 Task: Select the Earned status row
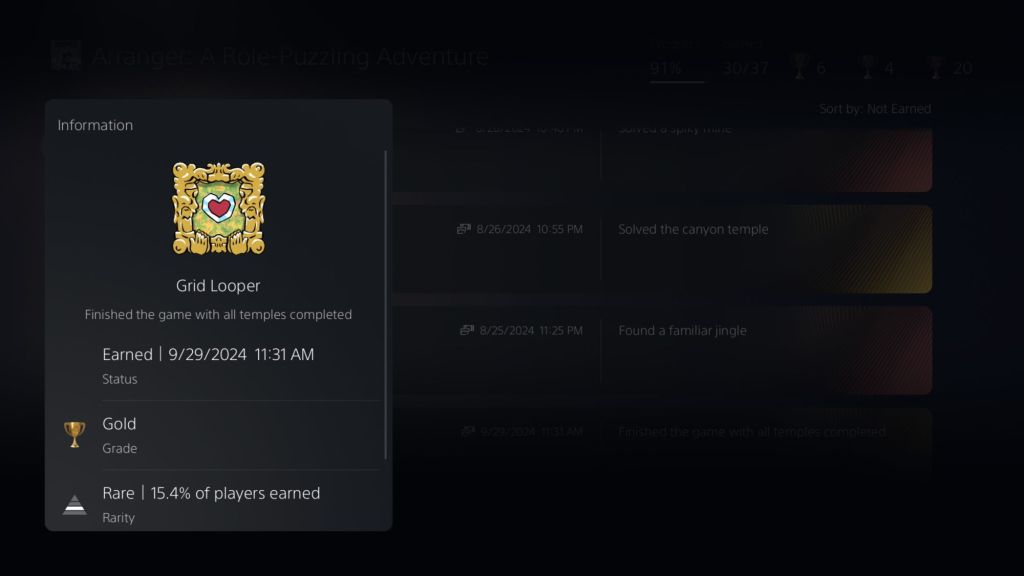tap(218, 365)
